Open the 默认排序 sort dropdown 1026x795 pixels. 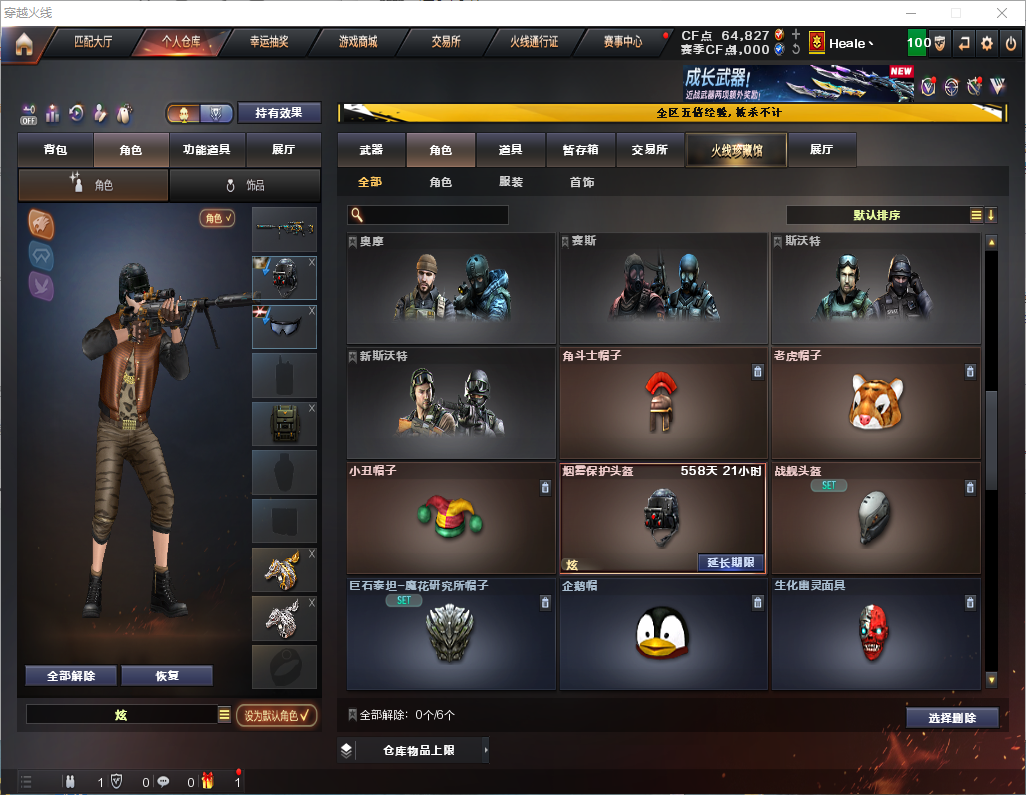[876, 215]
